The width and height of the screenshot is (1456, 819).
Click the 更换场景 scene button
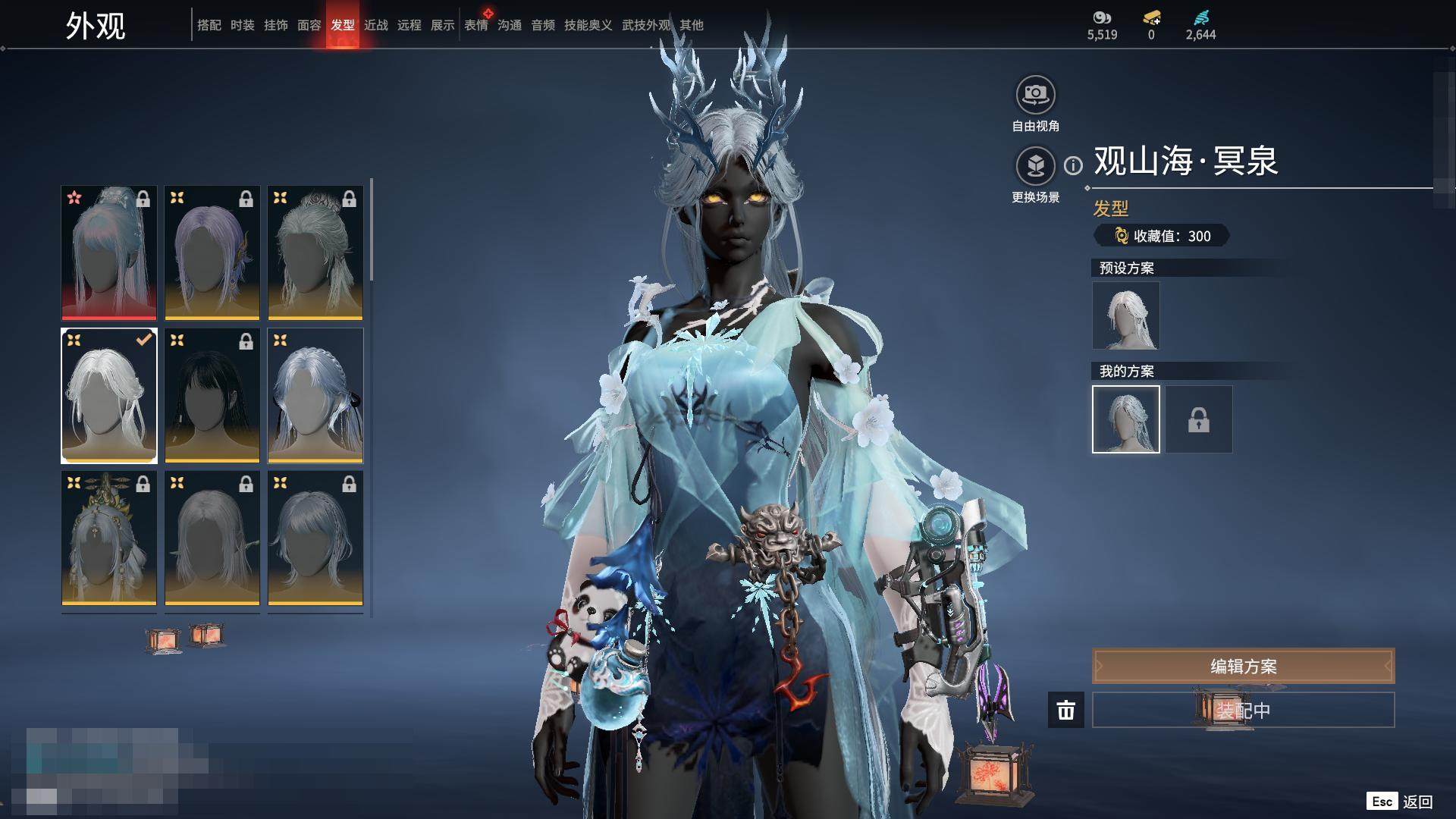(x=1035, y=166)
